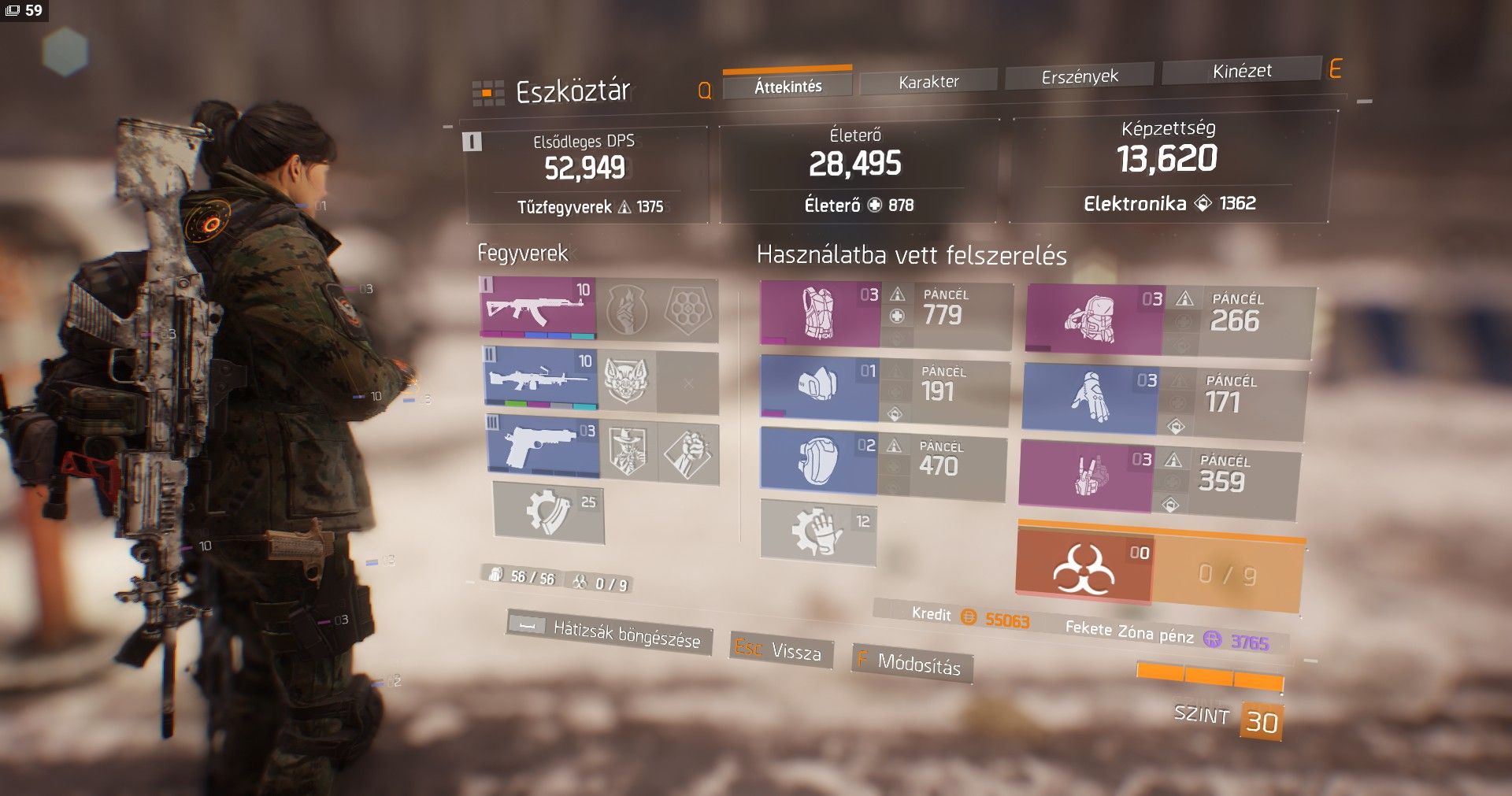Open the Karakter tab
Image resolution: width=1512 pixels, height=796 pixels.
[x=928, y=81]
